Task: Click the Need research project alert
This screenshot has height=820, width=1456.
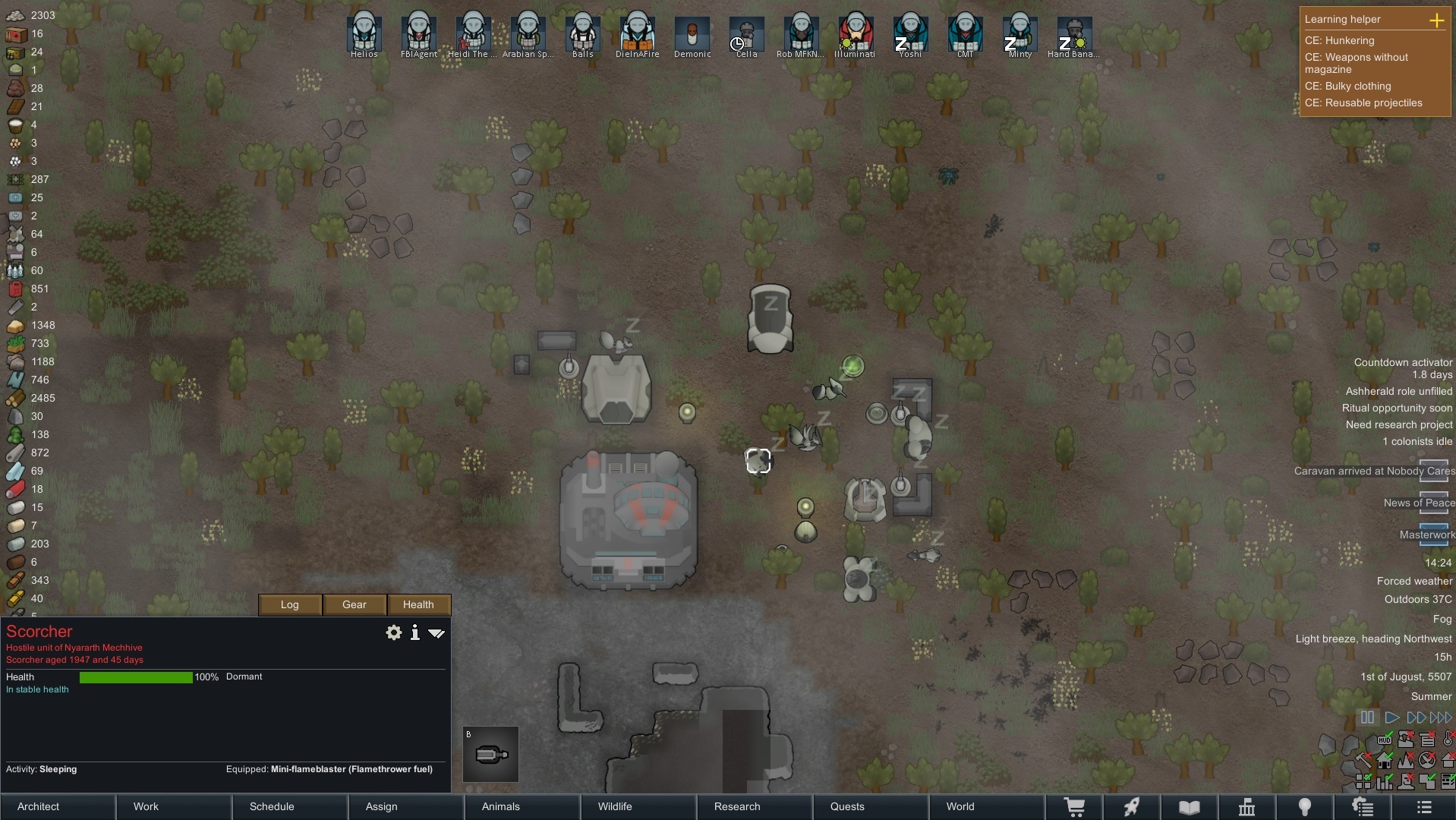Action: point(1398,424)
